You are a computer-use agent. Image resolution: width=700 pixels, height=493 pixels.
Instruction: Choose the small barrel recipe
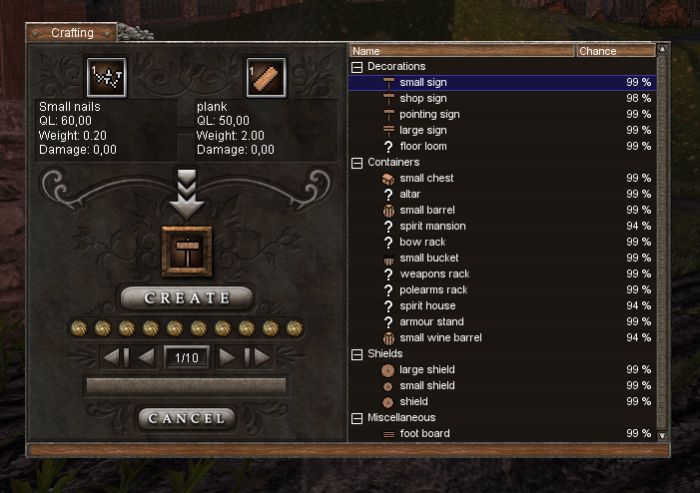point(427,210)
